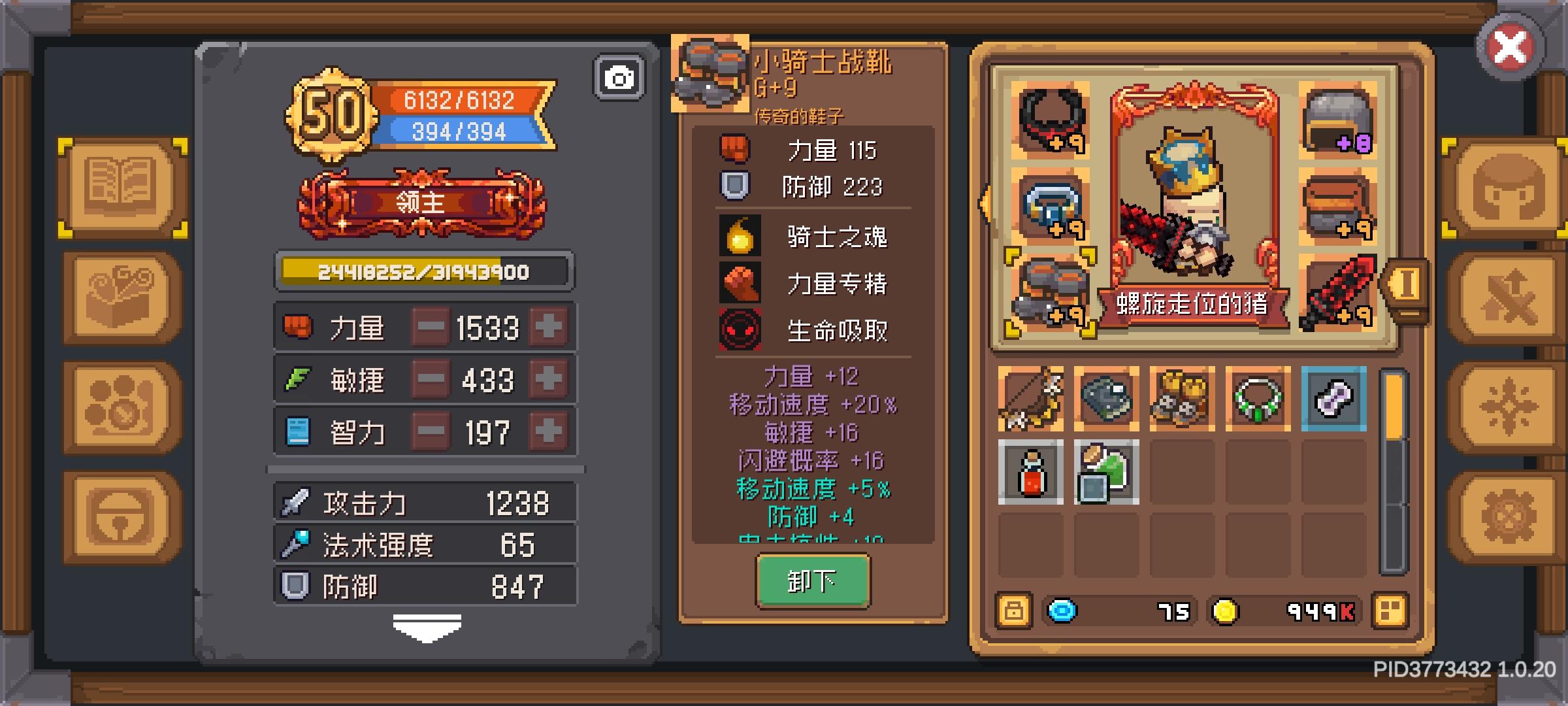The image size is (1568, 706).
Task: Open the book/journal panel on left sidebar
Action: 120,185
